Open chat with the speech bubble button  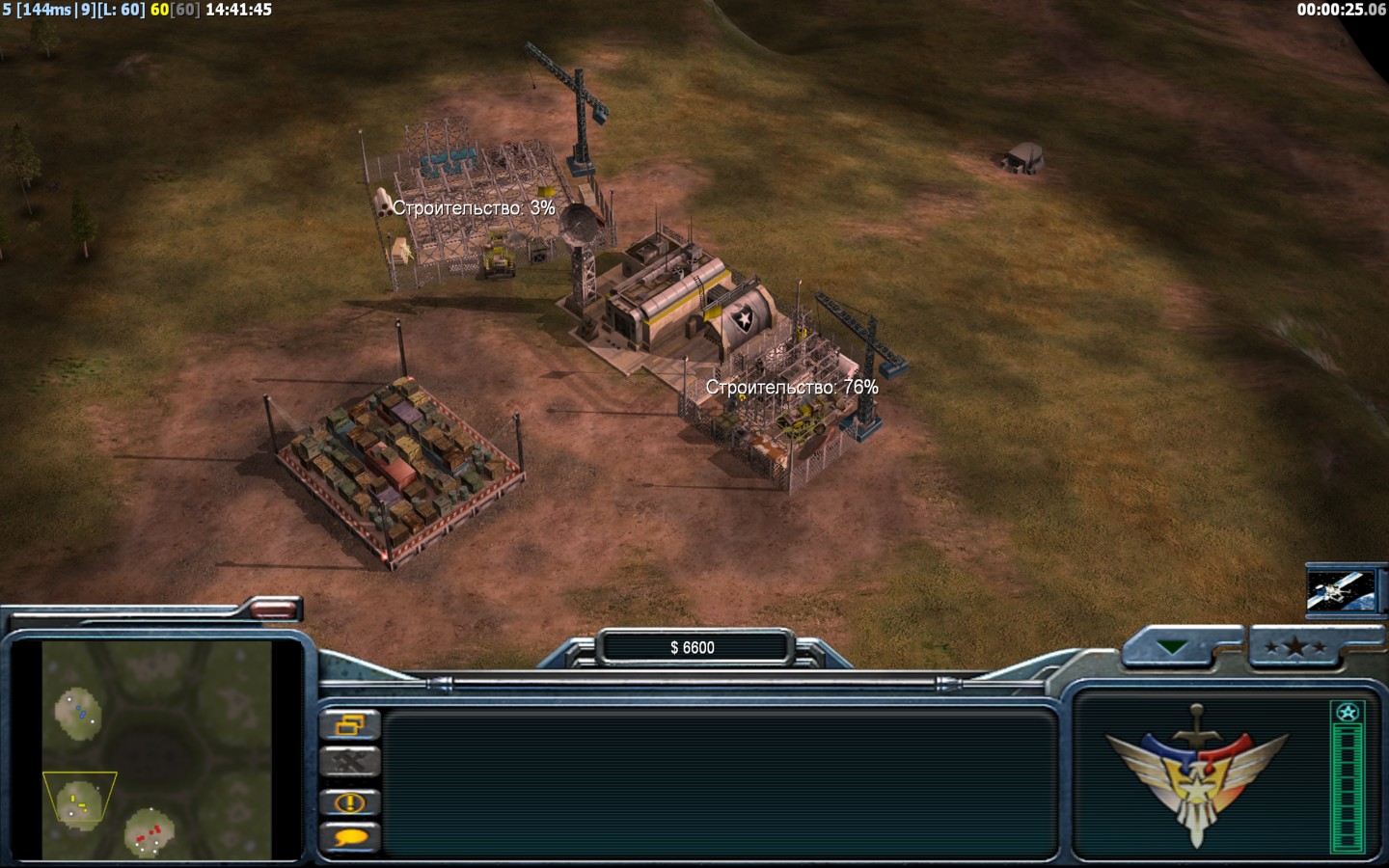[x=349, y=837]
